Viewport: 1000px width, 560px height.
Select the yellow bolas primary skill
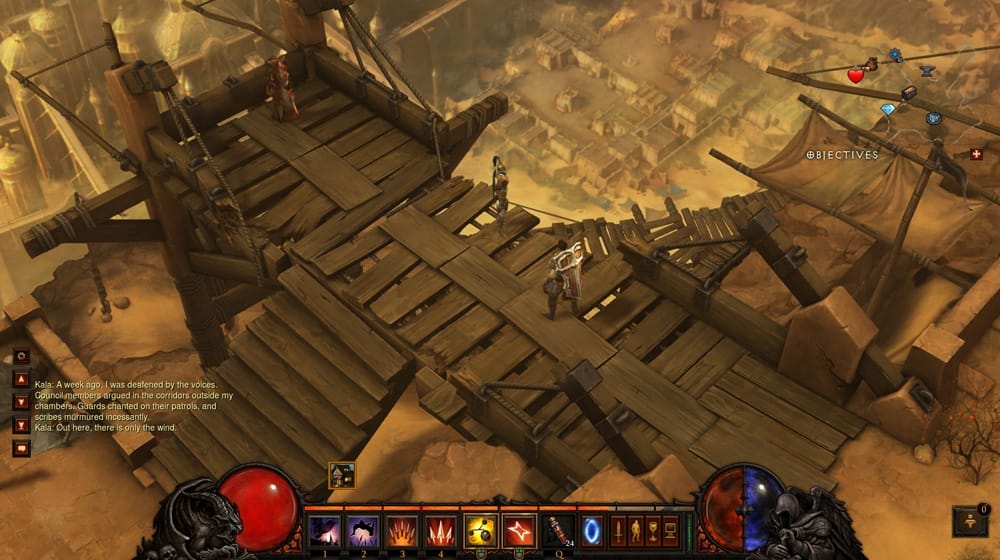[x=480, y=530]
